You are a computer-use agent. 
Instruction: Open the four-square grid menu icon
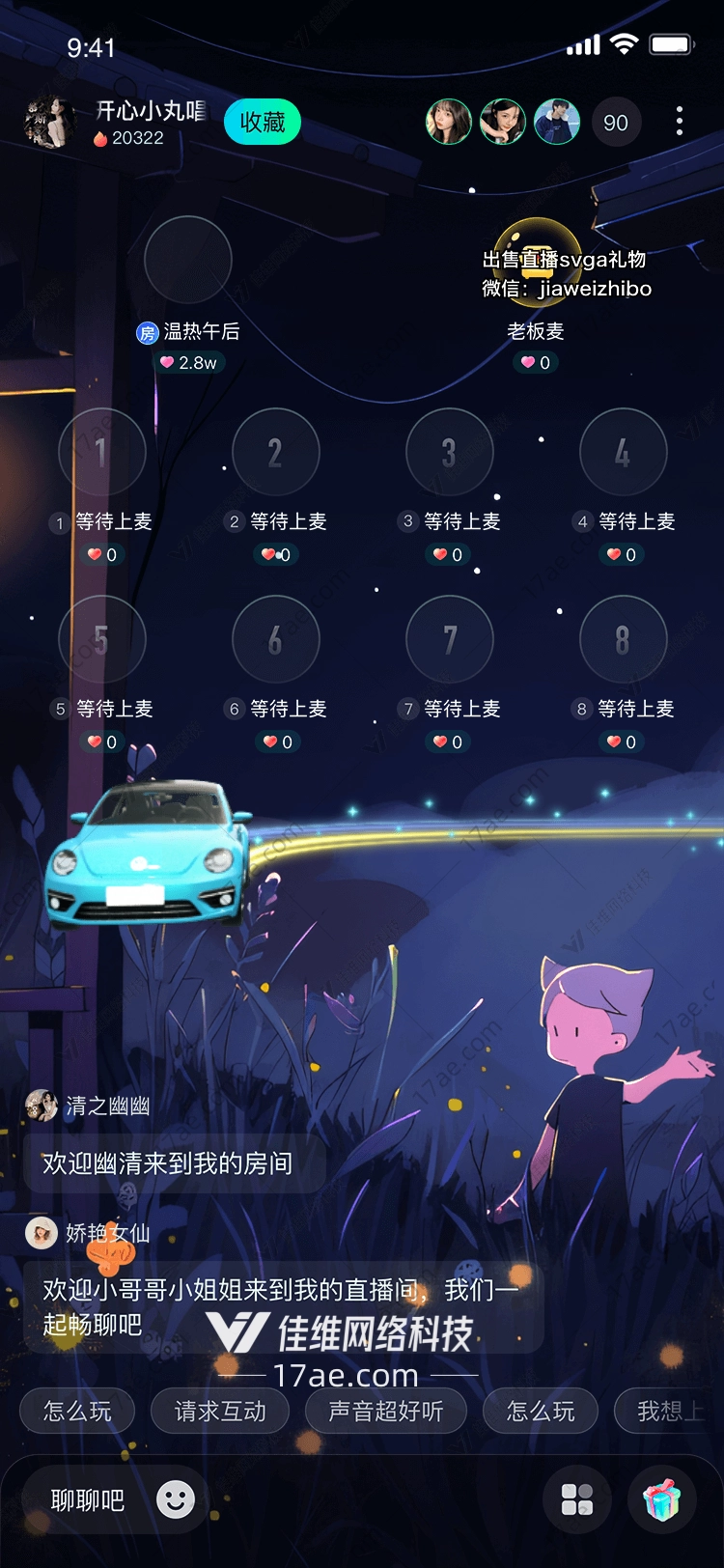click(577, 1500)
